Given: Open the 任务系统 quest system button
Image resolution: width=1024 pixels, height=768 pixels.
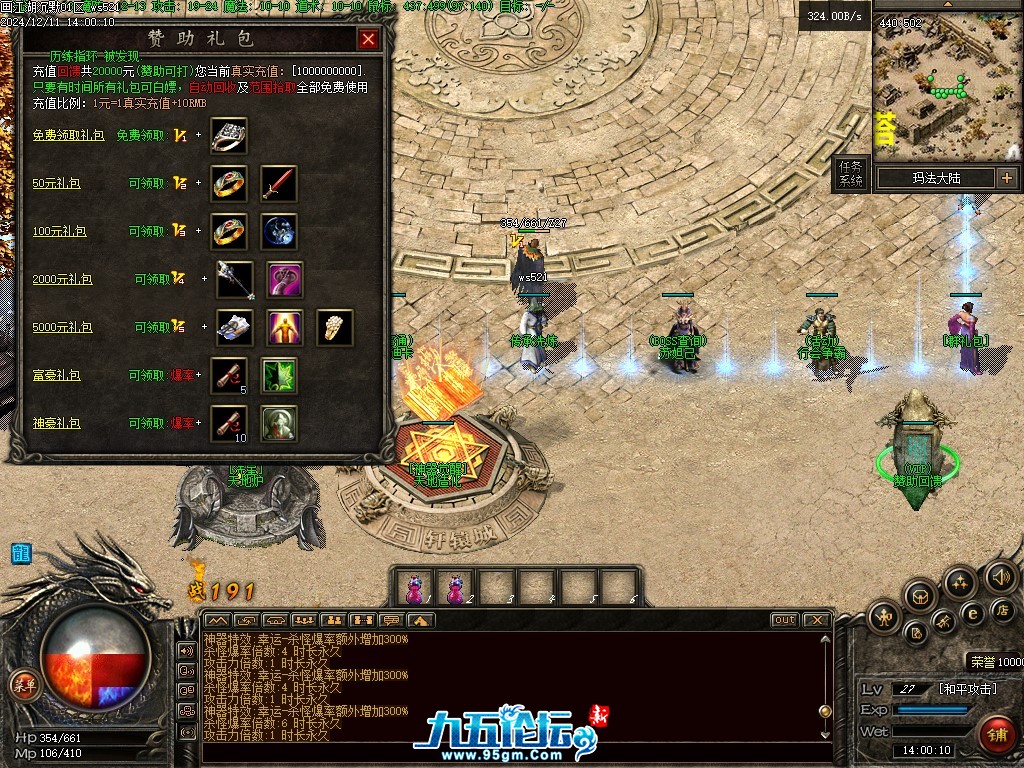Looking at the screenshot, I should [x=850, y=173].
